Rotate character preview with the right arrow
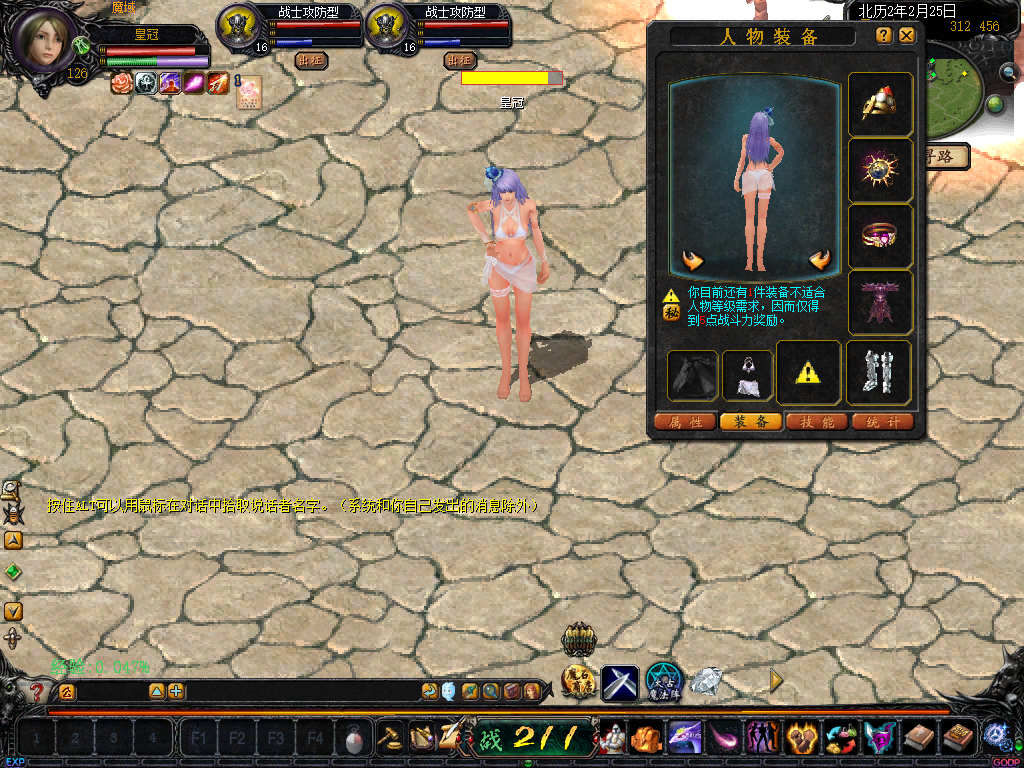Screen dimensions: 1024x768 click(820, 261)
